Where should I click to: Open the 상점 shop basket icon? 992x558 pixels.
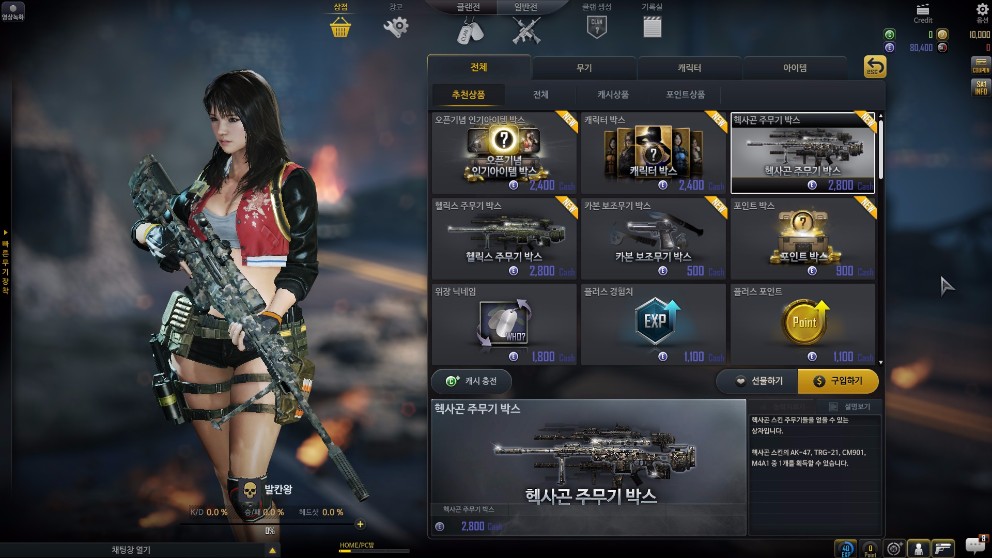tap(340, 25)
